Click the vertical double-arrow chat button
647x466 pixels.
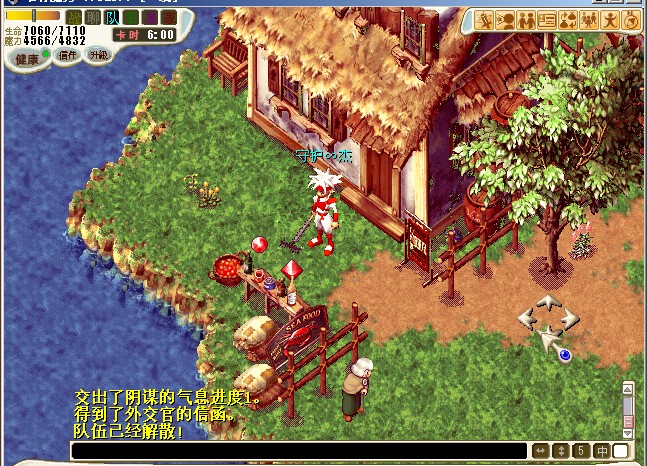click(x=561, y=452)
